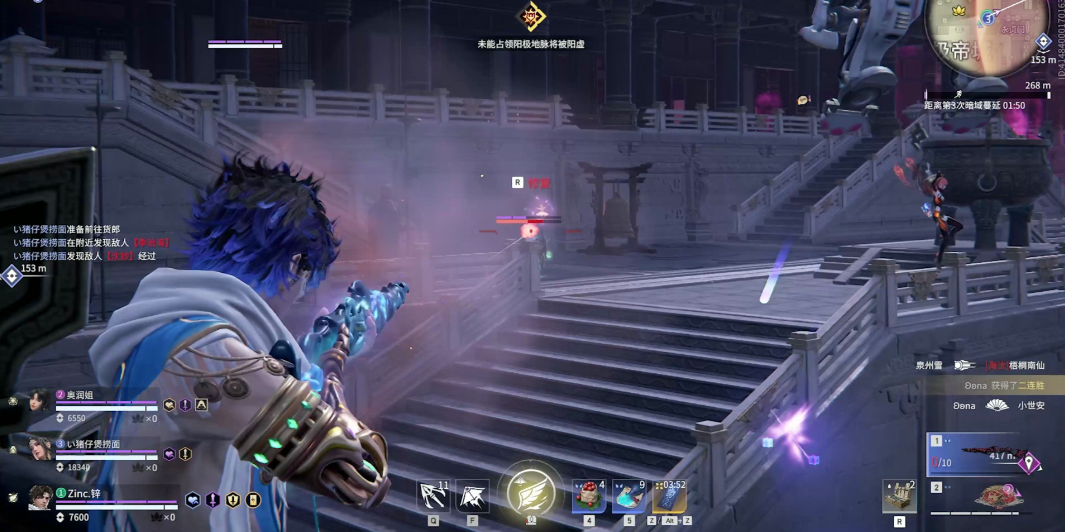Select teammate 奥润姐's portrait
The height and width of the screenshot is (532, 1065).
click(x=41, y=402)
